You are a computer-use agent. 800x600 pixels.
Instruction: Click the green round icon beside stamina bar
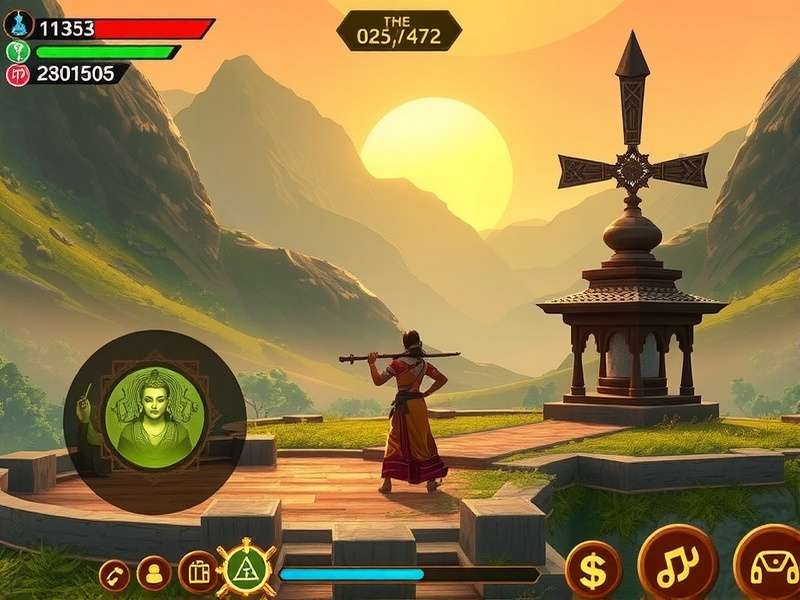click(x=18, y=52)
